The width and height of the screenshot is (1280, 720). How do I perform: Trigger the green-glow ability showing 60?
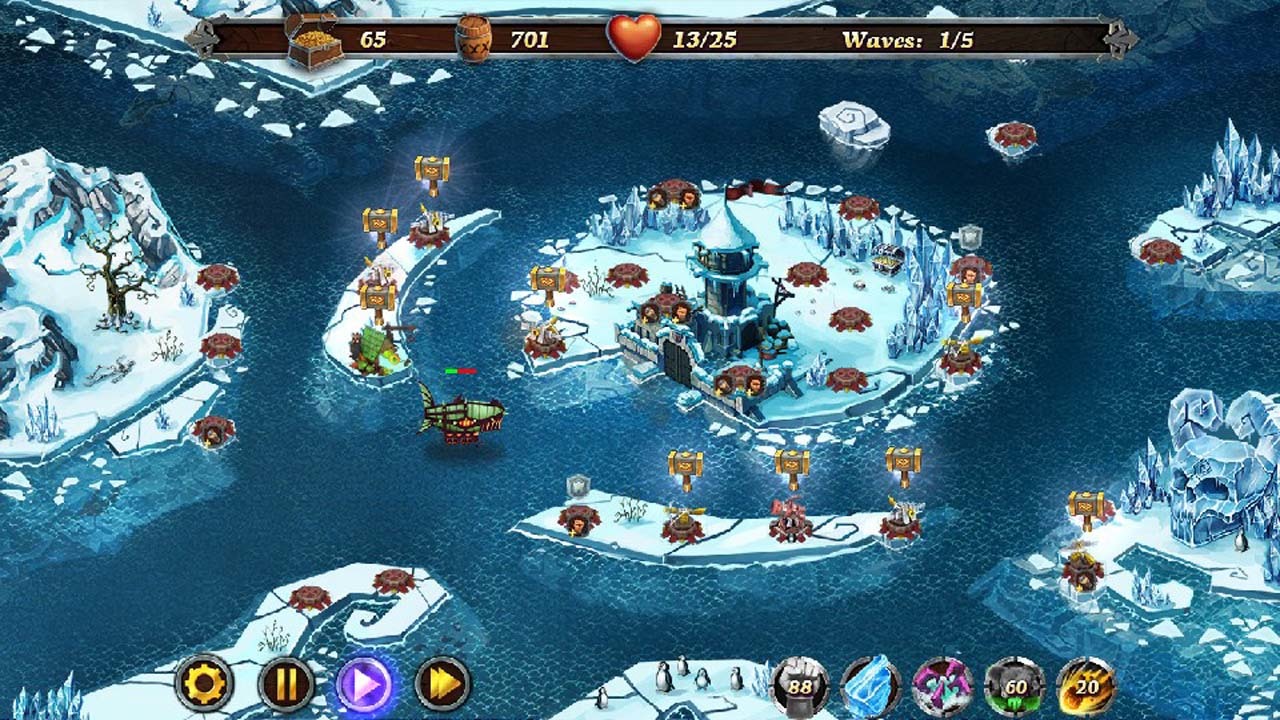tap(1014, 686)
